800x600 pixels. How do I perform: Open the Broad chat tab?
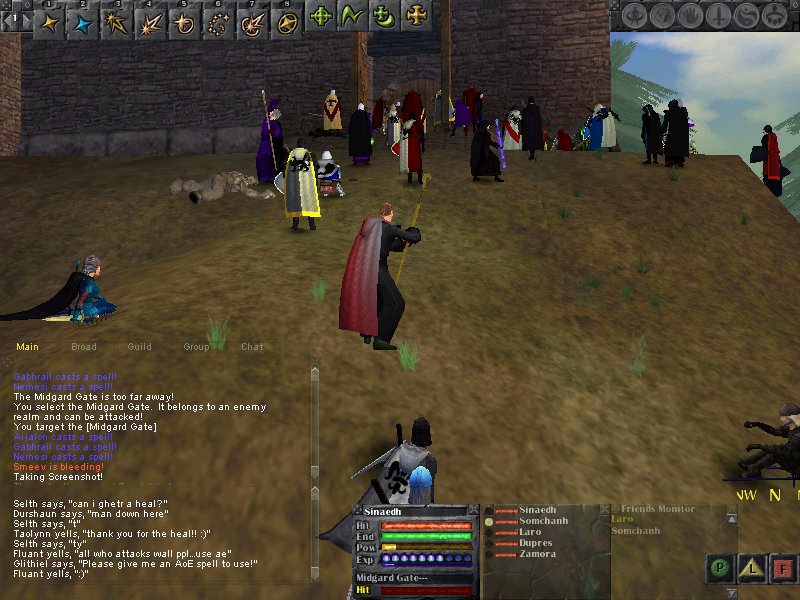[x=84, y=347]
